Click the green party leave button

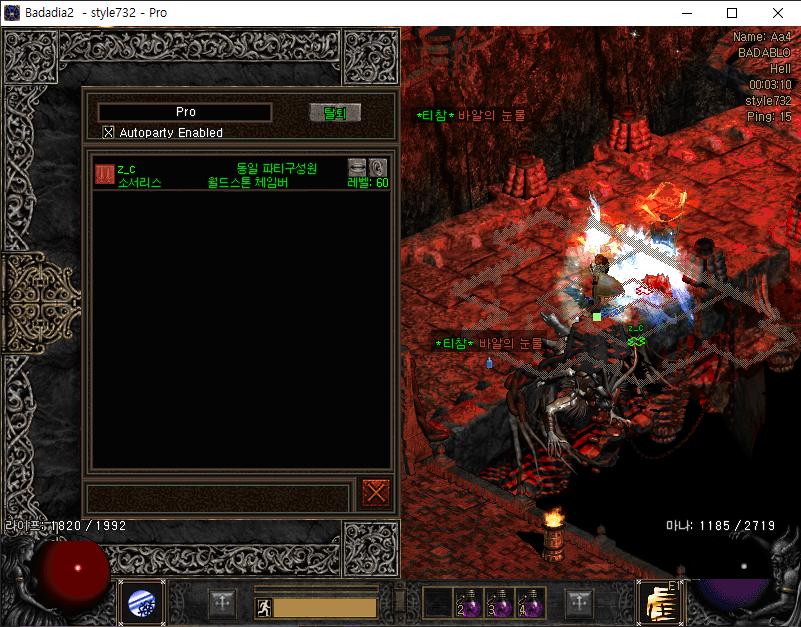click(334, 112)
